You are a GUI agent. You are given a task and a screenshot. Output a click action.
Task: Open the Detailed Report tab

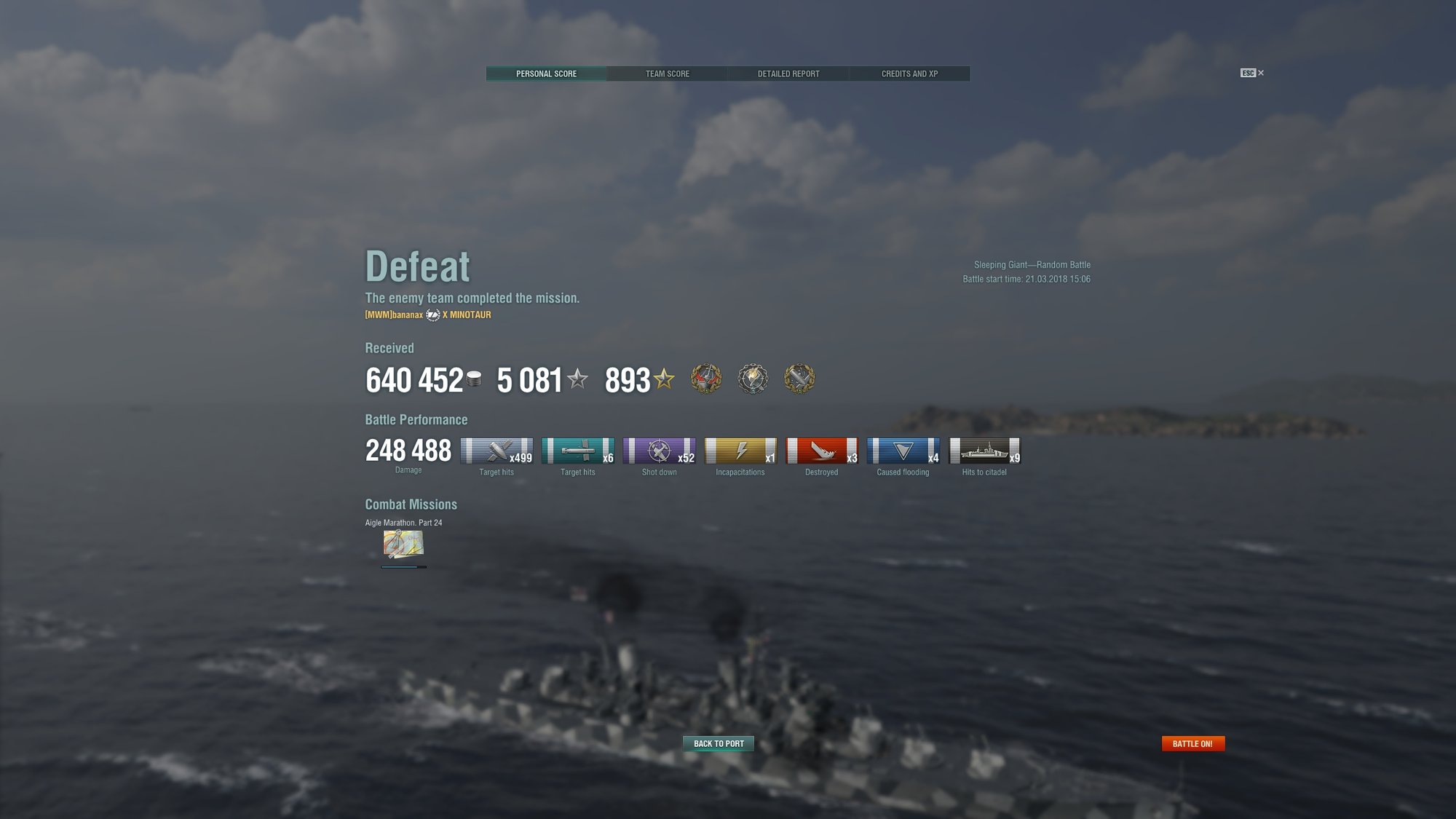pyautogui.click(x=788, y=74)
